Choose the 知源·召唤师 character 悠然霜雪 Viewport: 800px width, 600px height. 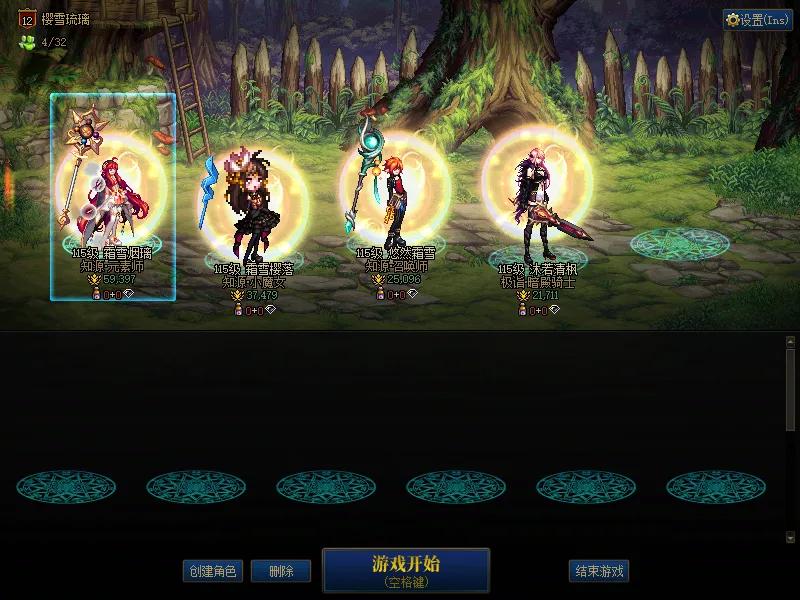pyautogui.click(x=395, y=200)
